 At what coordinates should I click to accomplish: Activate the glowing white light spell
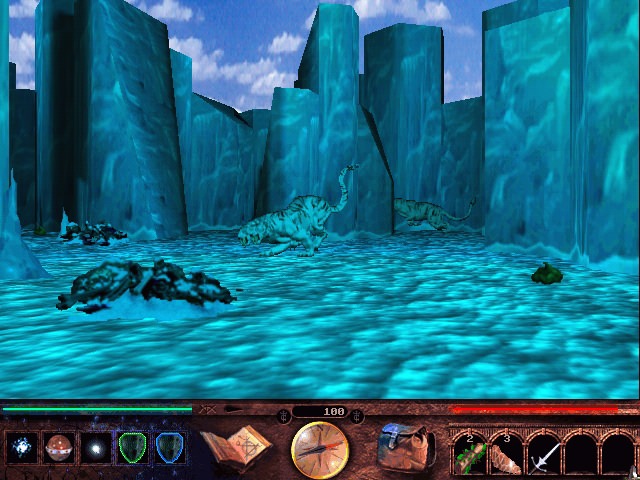pyautogui.click(x=96, y=449)
